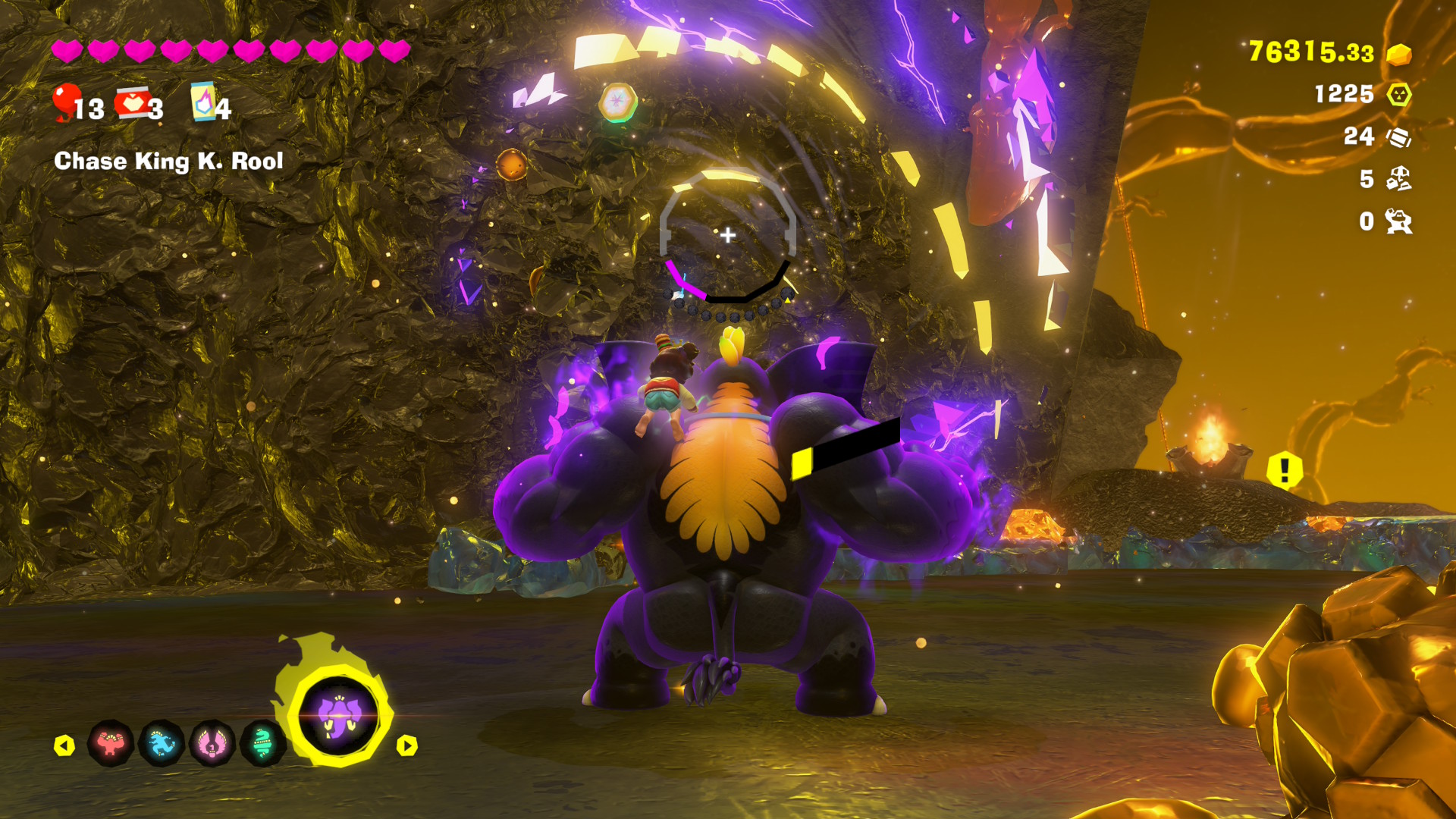Click the red balloon item icon
This screenshot has width=1456, height=819.
click(66, 102)
